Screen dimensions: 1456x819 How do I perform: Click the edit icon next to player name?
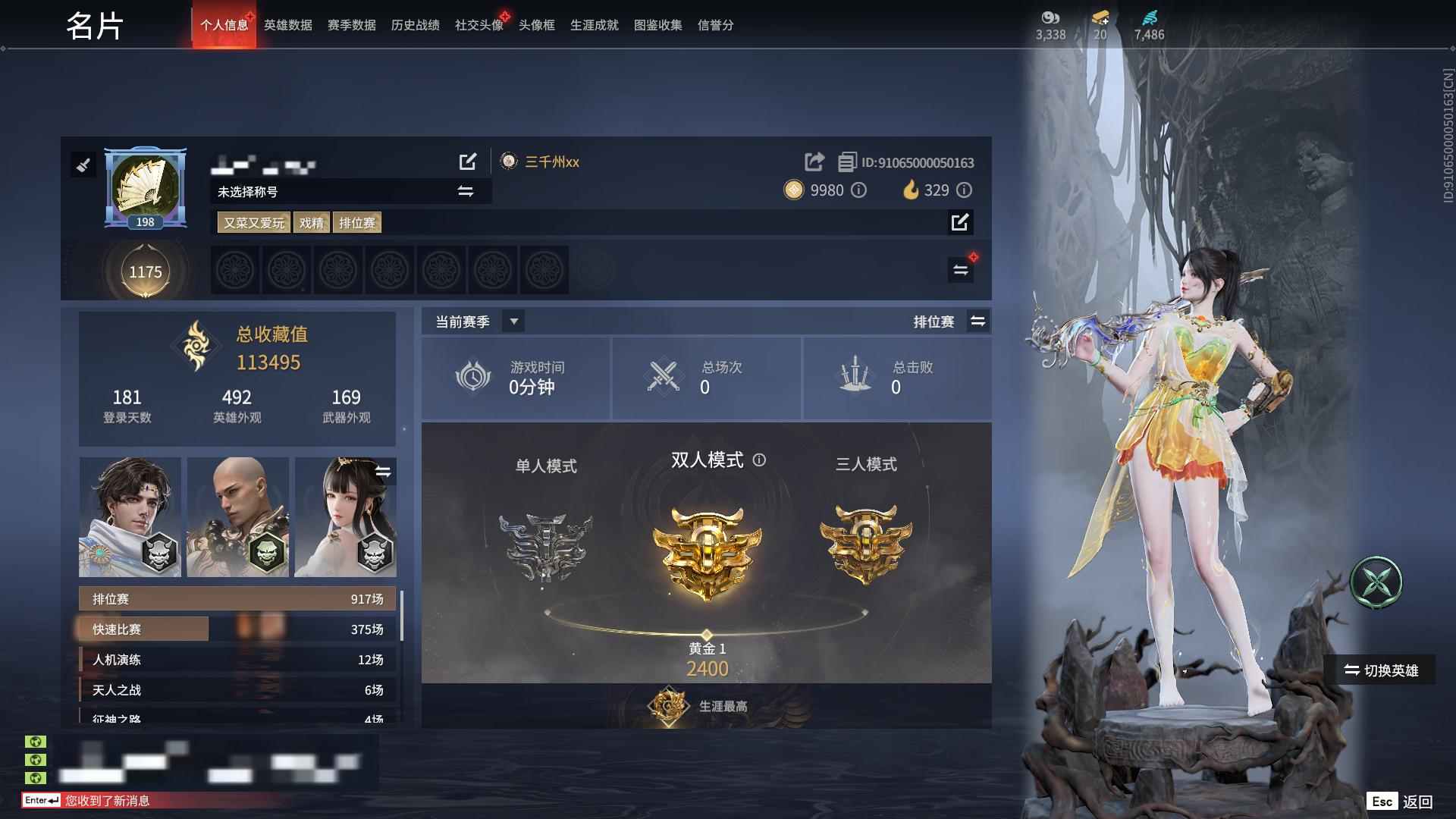click(468, 162)
